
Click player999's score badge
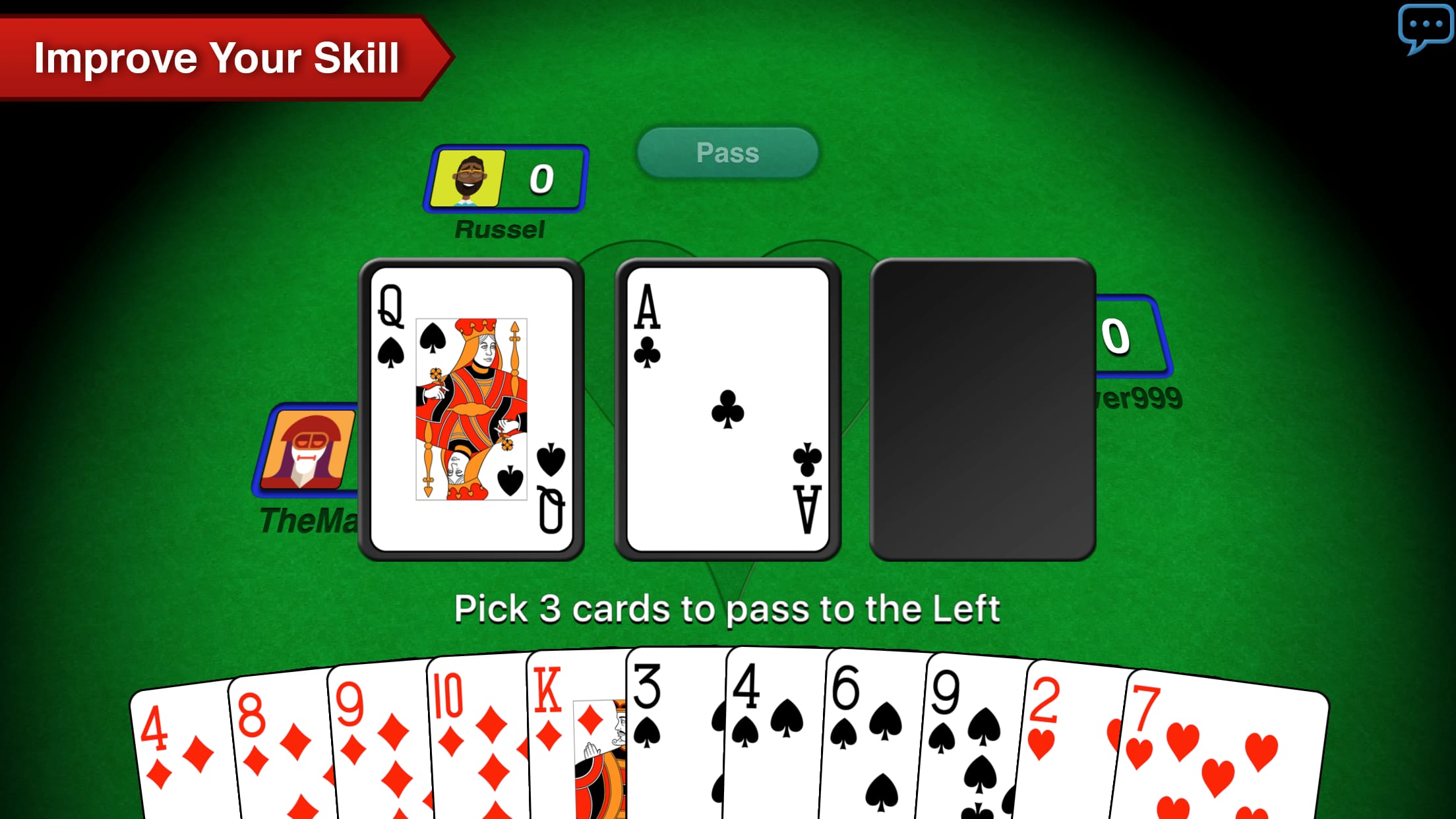pyautogui.click(x=1116, y=338)
